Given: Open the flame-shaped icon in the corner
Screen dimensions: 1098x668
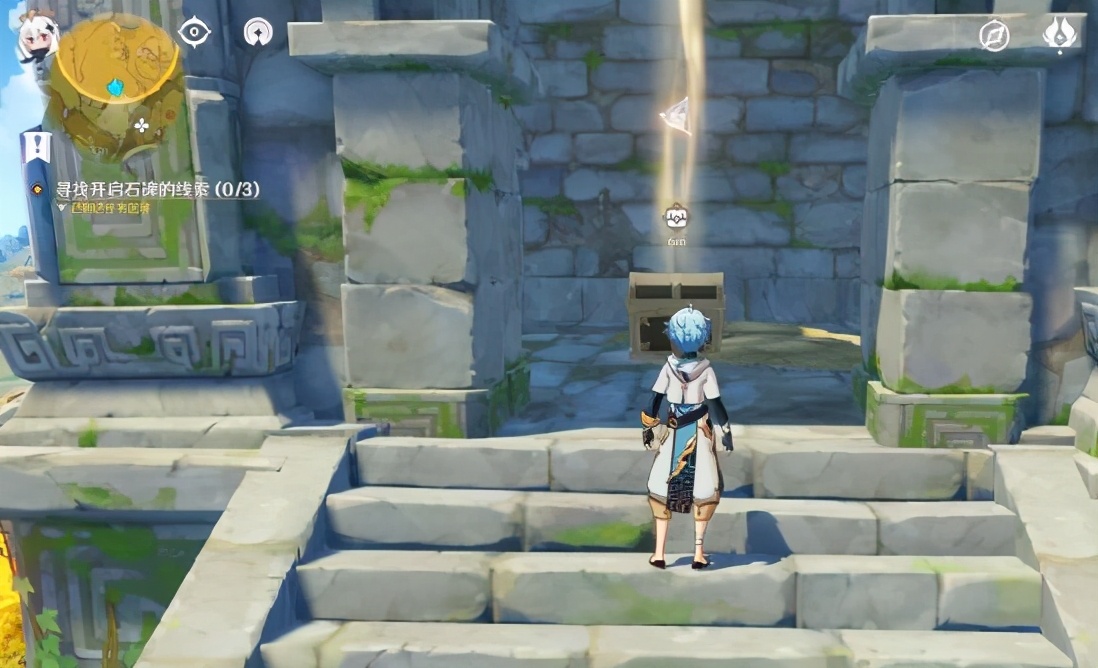Looking at the screenshot, I should pyautogui.click(x=1059, y=34).
